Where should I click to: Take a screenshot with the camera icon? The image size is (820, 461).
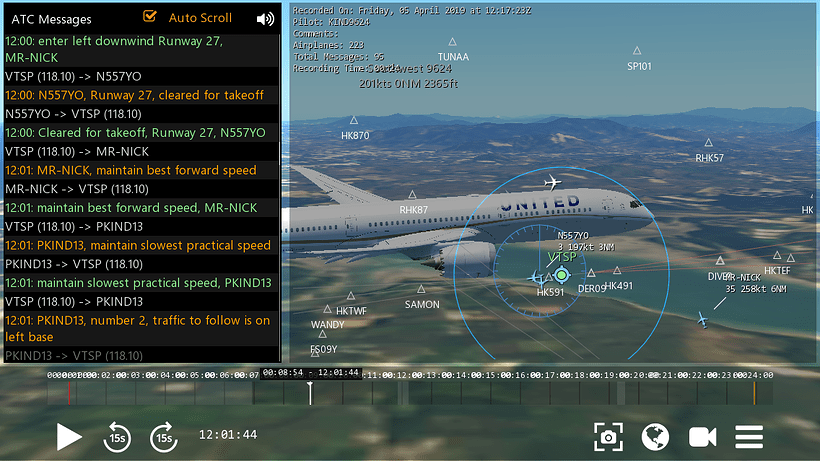pyautogui.click(x=608, y=436)
